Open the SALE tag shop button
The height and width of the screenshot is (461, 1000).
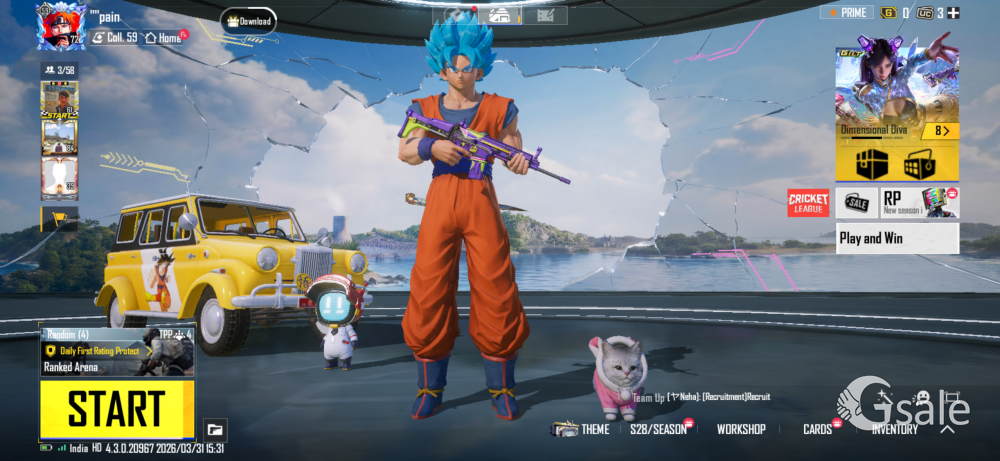(x=857, y=203)
